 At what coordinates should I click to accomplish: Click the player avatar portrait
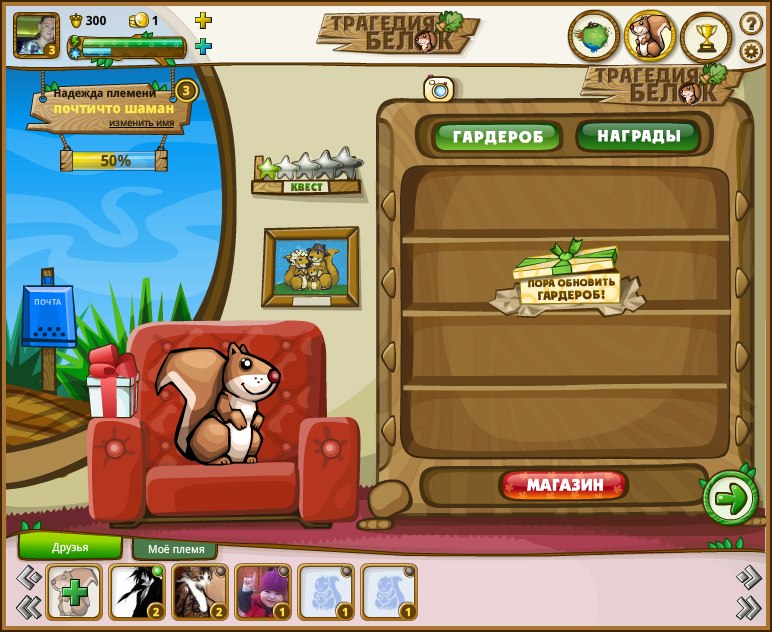click(36, 35)
